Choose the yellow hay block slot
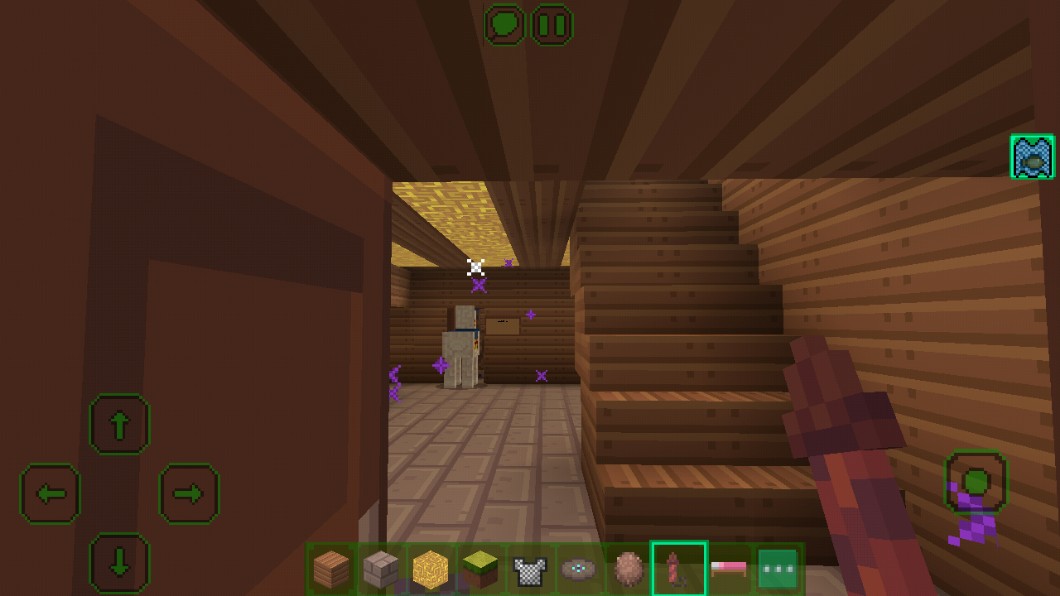Screen dimensions: 1060x596 (431, 570)
